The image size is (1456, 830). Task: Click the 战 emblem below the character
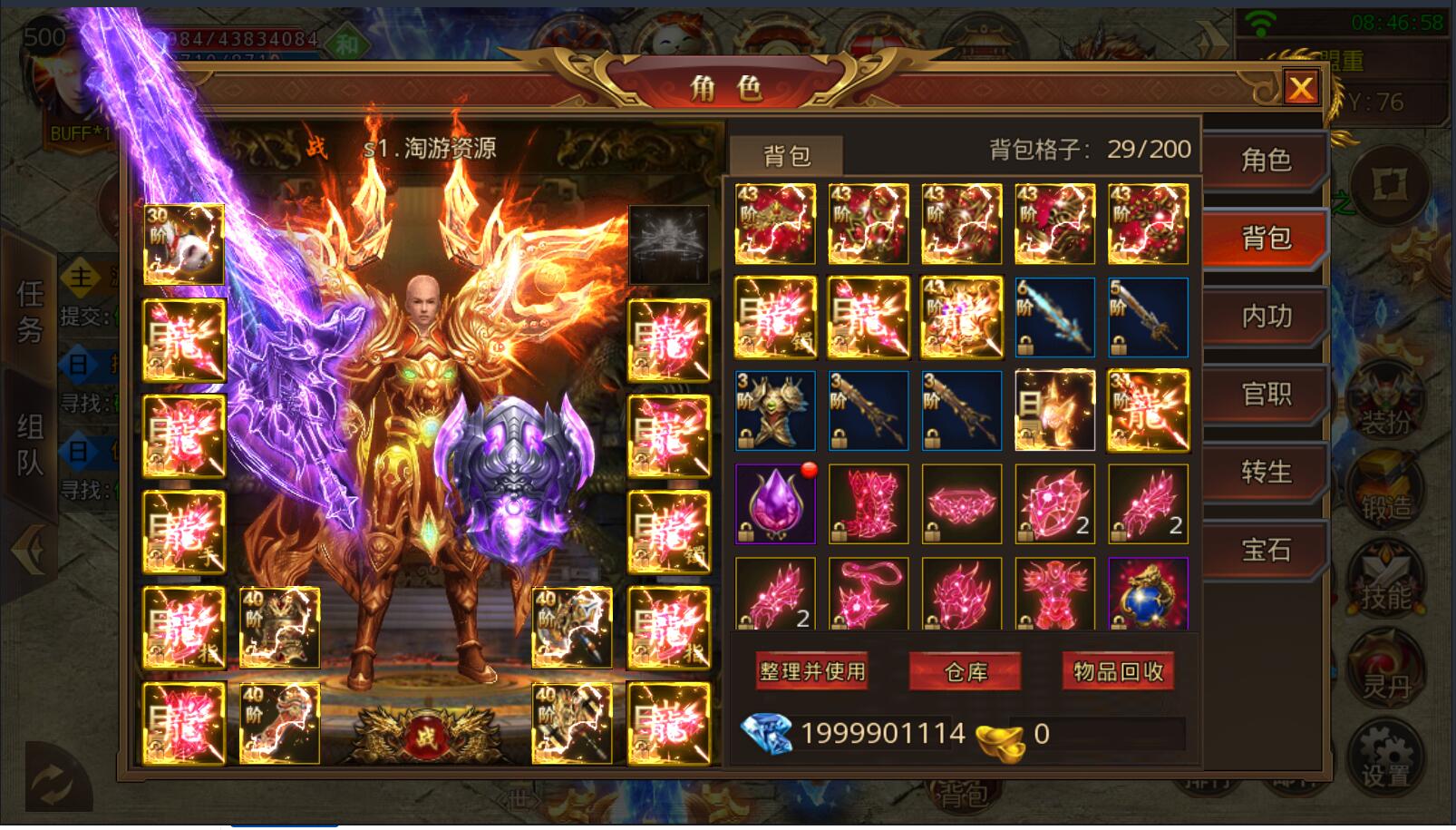tap(426, 735)
